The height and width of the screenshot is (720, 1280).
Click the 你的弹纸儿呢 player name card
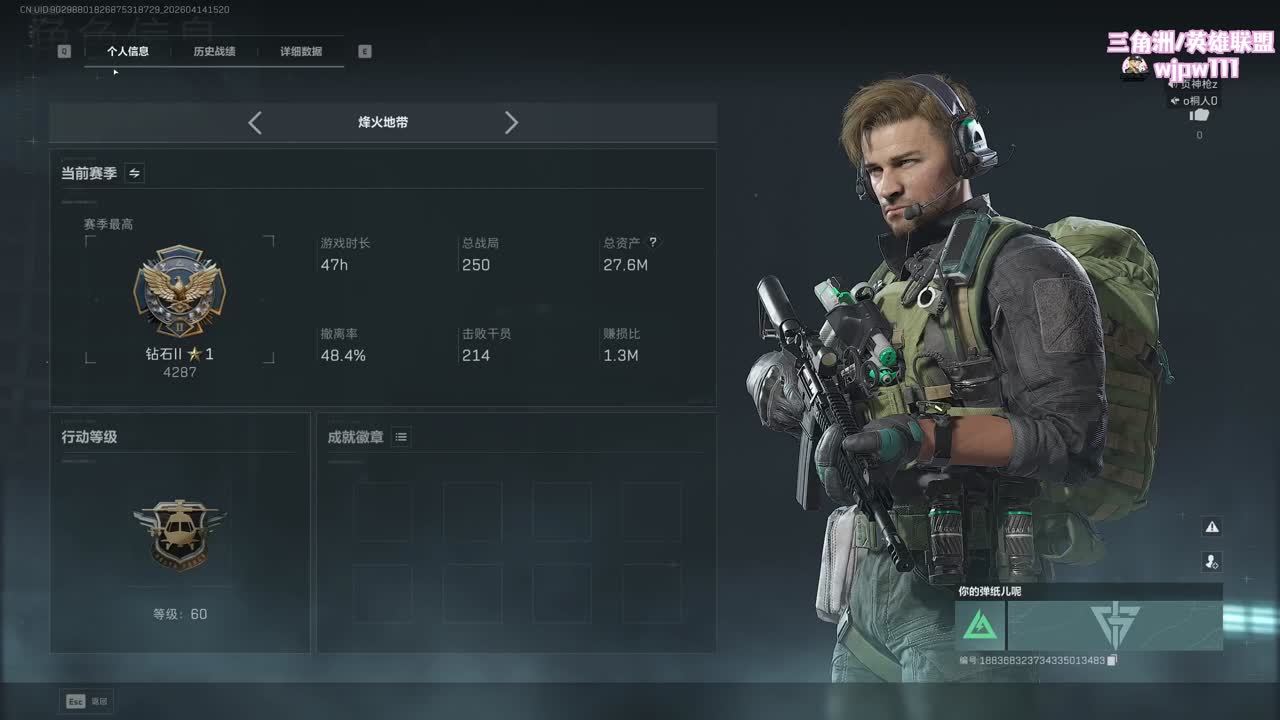coord(1088,618)
